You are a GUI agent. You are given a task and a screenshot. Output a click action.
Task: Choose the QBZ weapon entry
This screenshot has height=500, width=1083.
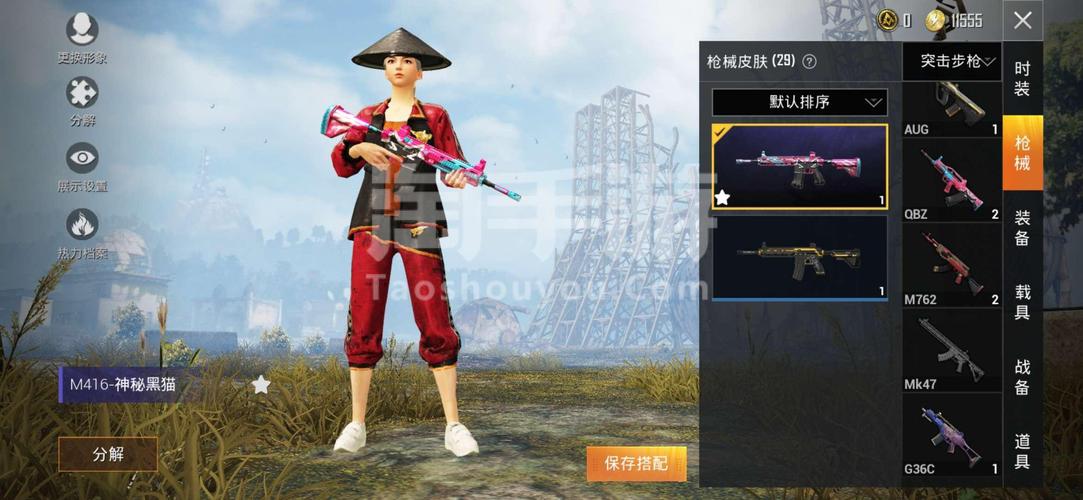(951, 184)
